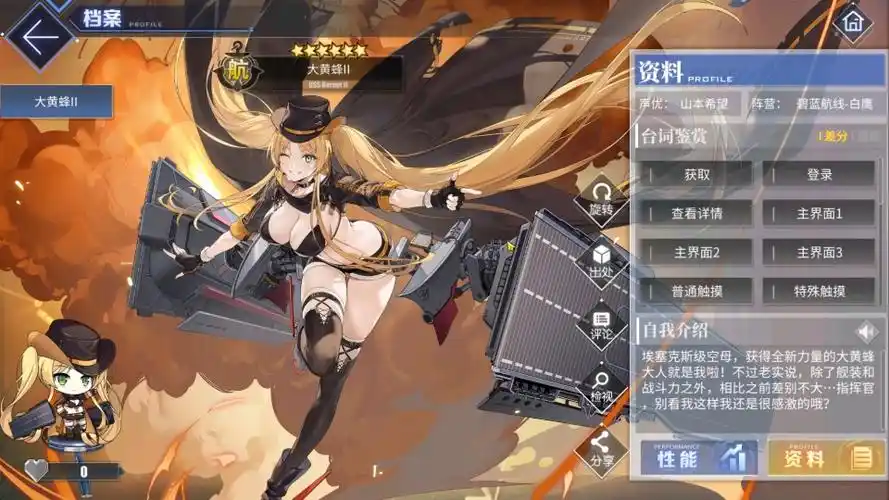This screenshot has height=500, width=889.
Task: Tap the 旋转 rotate button
Action: [601, 198]
